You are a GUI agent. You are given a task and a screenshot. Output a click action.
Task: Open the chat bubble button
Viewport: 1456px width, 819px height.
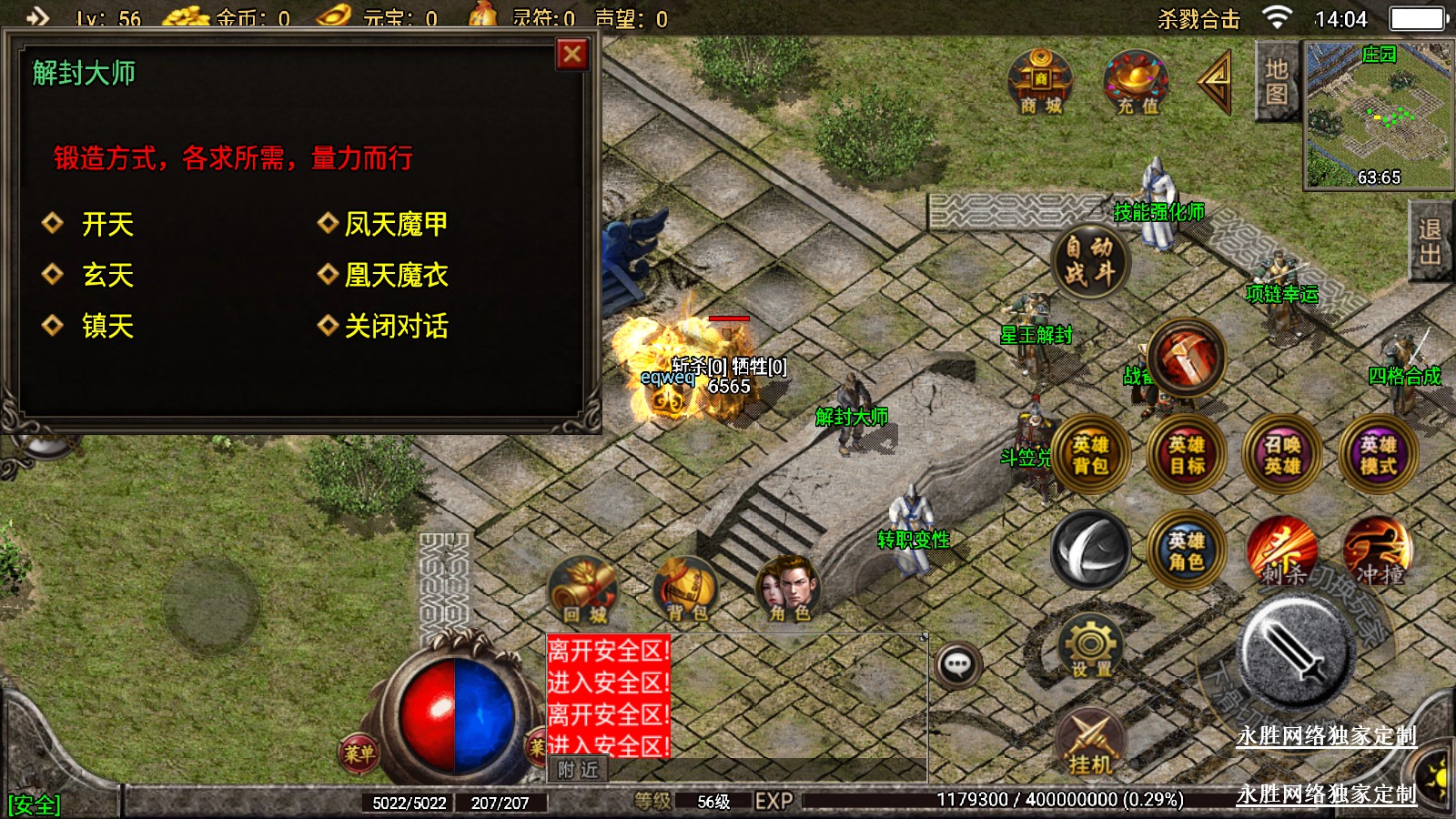(x=957, y=665)
